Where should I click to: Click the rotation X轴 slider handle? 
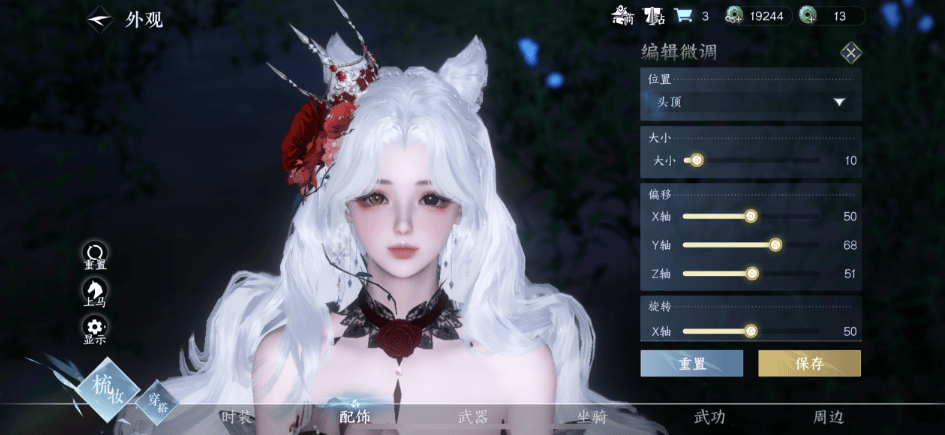(x=750, y=331)
